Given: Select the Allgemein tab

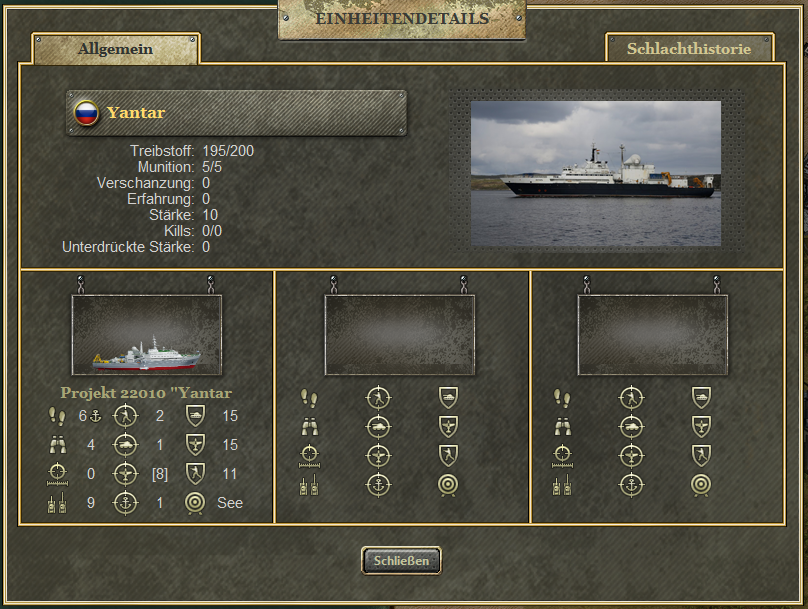Looking at the screenshot, I should coord(116,49).
